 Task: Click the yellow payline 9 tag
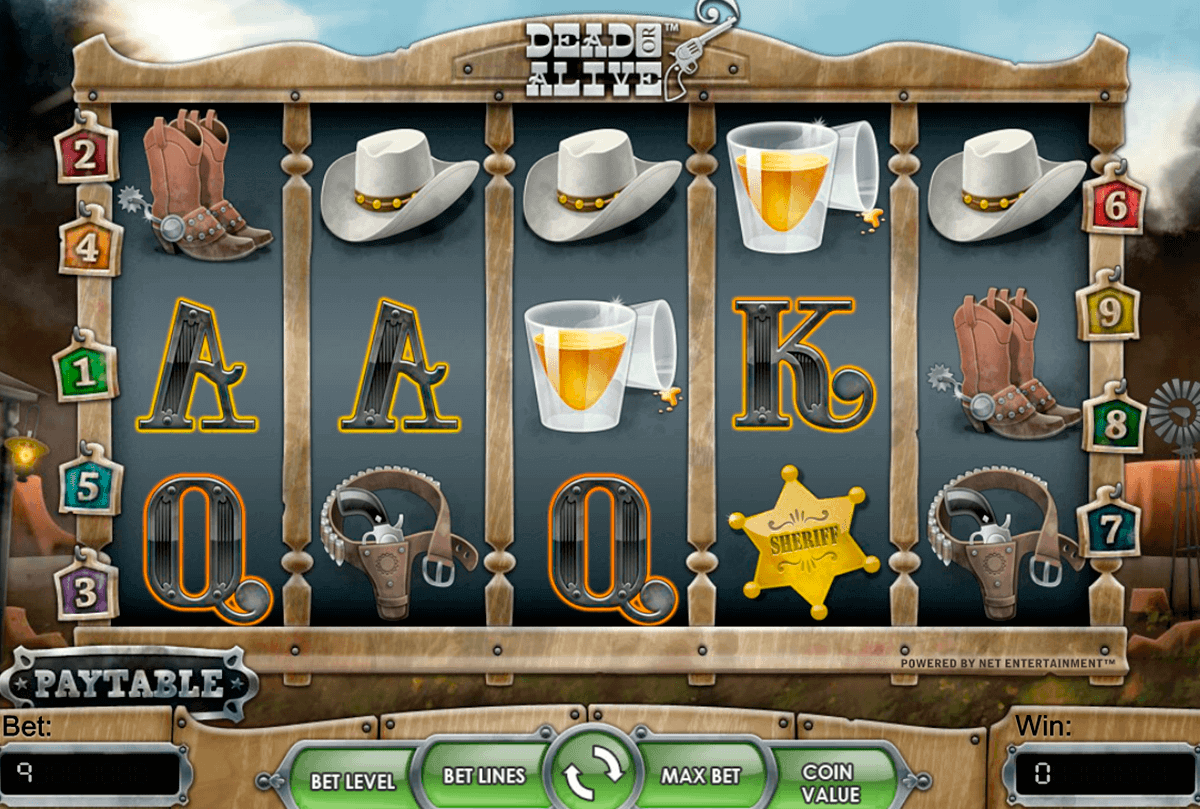tap(1108, 312)
